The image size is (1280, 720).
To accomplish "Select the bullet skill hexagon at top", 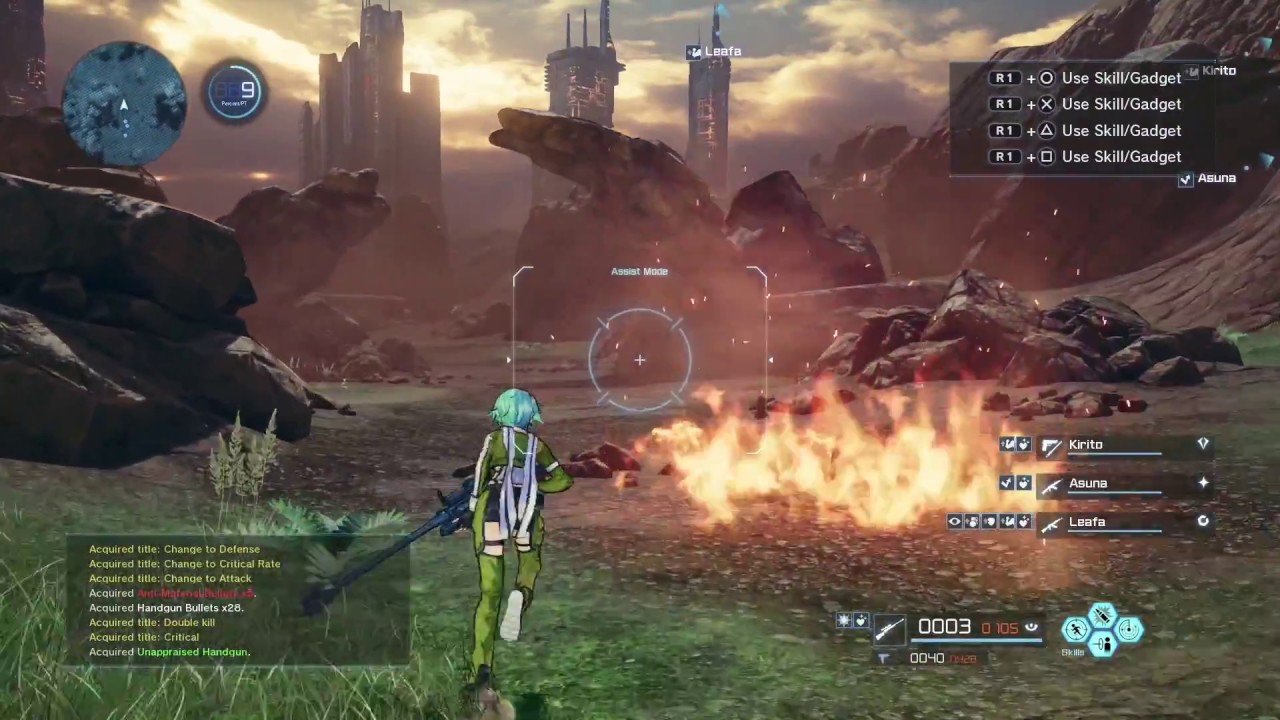I will pos(1102,615).
